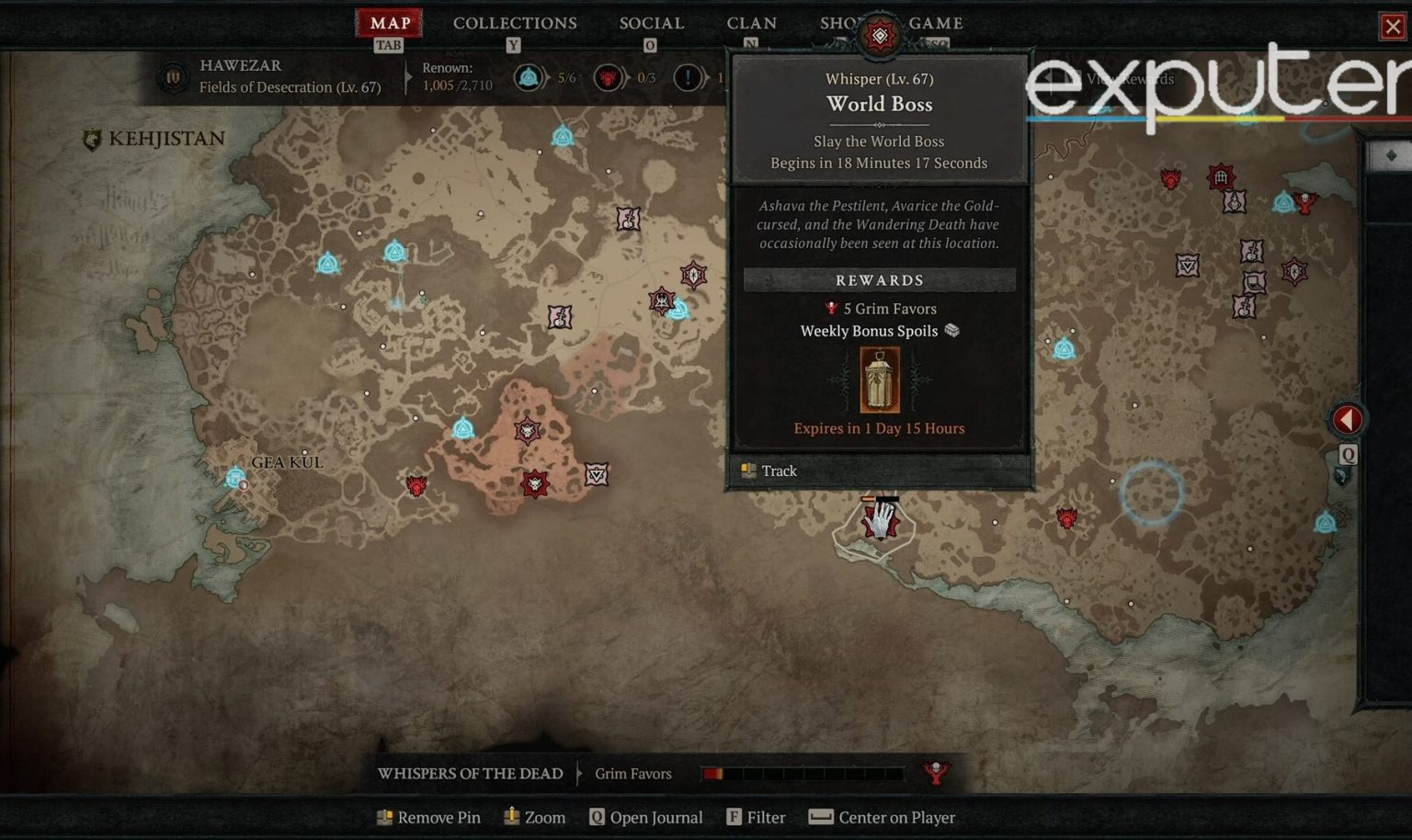The width and height of the screenshot is (1412, 840).
Task: Select the Altar of Lilith icon near Gea Kul
Action: [x=465, y=426]
